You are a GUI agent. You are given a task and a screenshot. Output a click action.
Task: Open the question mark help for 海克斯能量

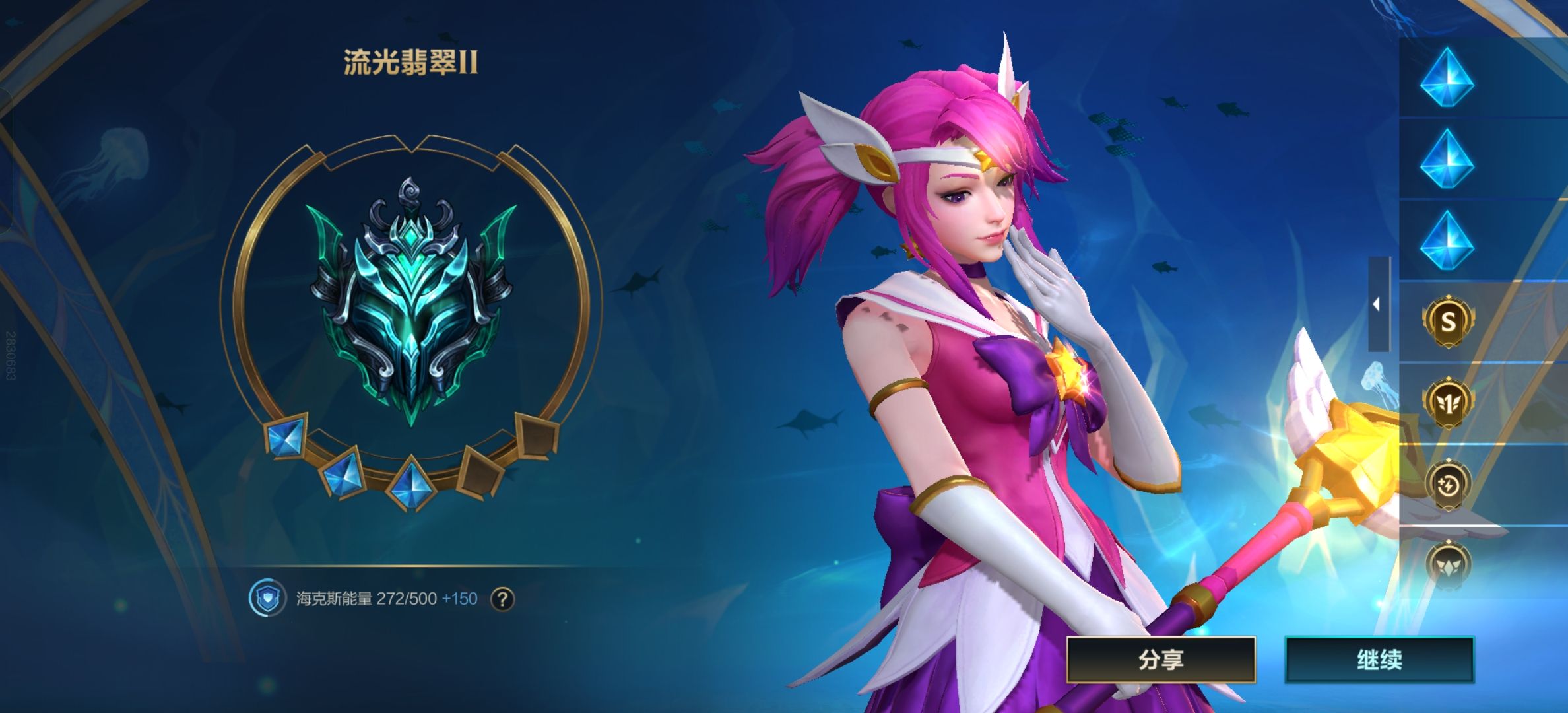[x=503, y=599]
